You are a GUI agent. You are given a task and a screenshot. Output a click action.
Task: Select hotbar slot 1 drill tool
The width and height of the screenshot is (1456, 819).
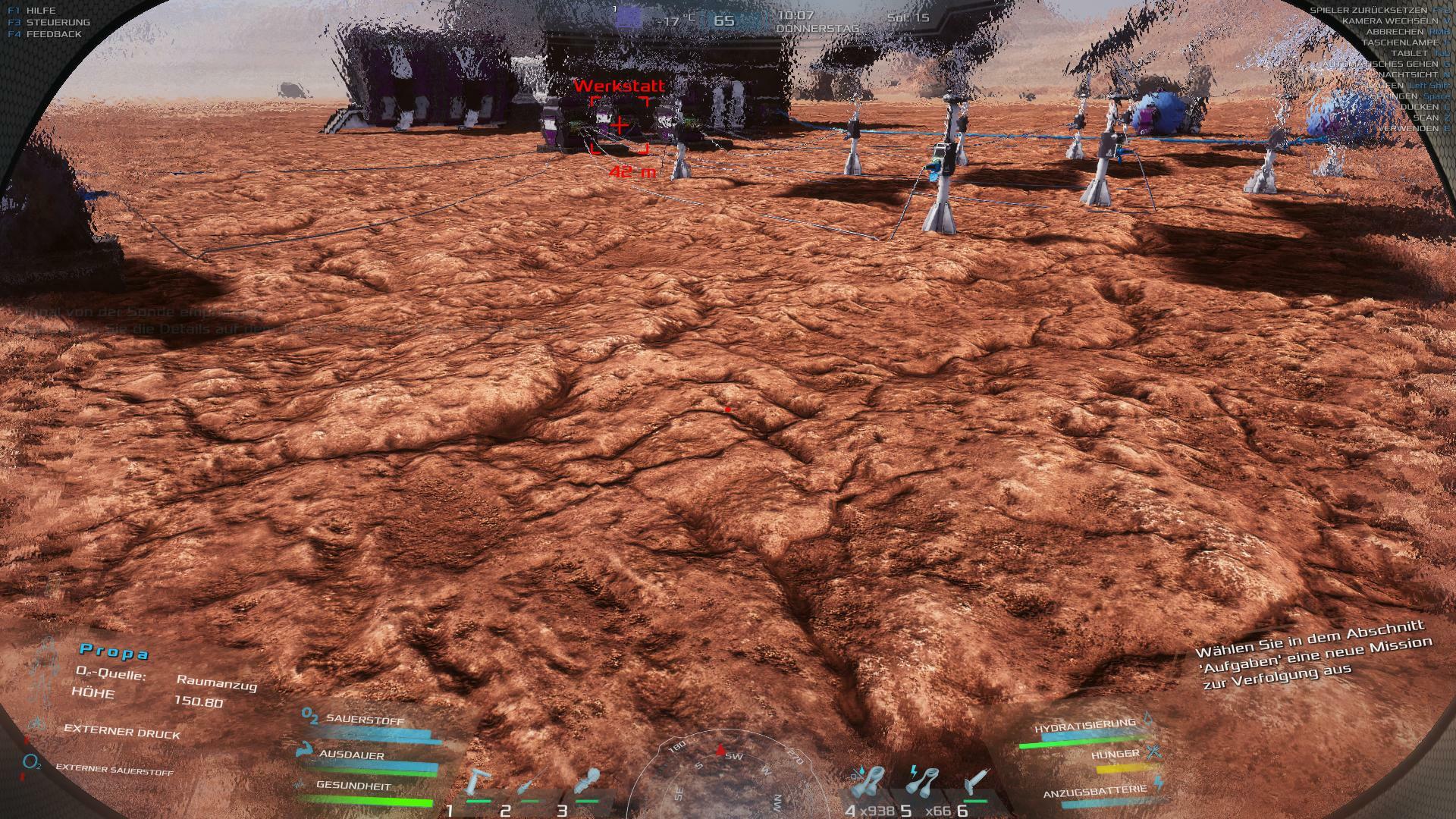479,785
